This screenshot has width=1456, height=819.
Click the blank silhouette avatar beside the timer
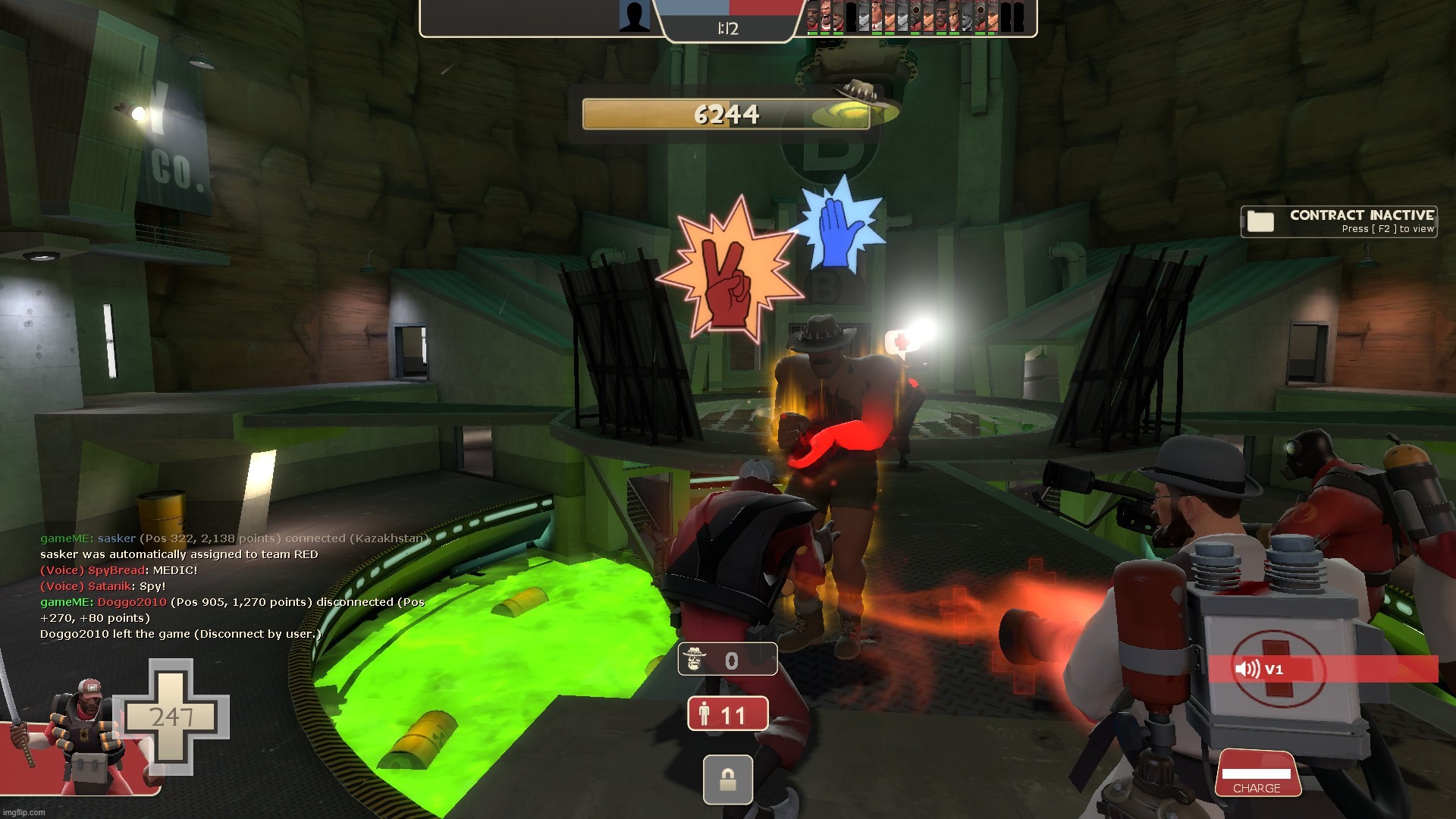point(634,17)
